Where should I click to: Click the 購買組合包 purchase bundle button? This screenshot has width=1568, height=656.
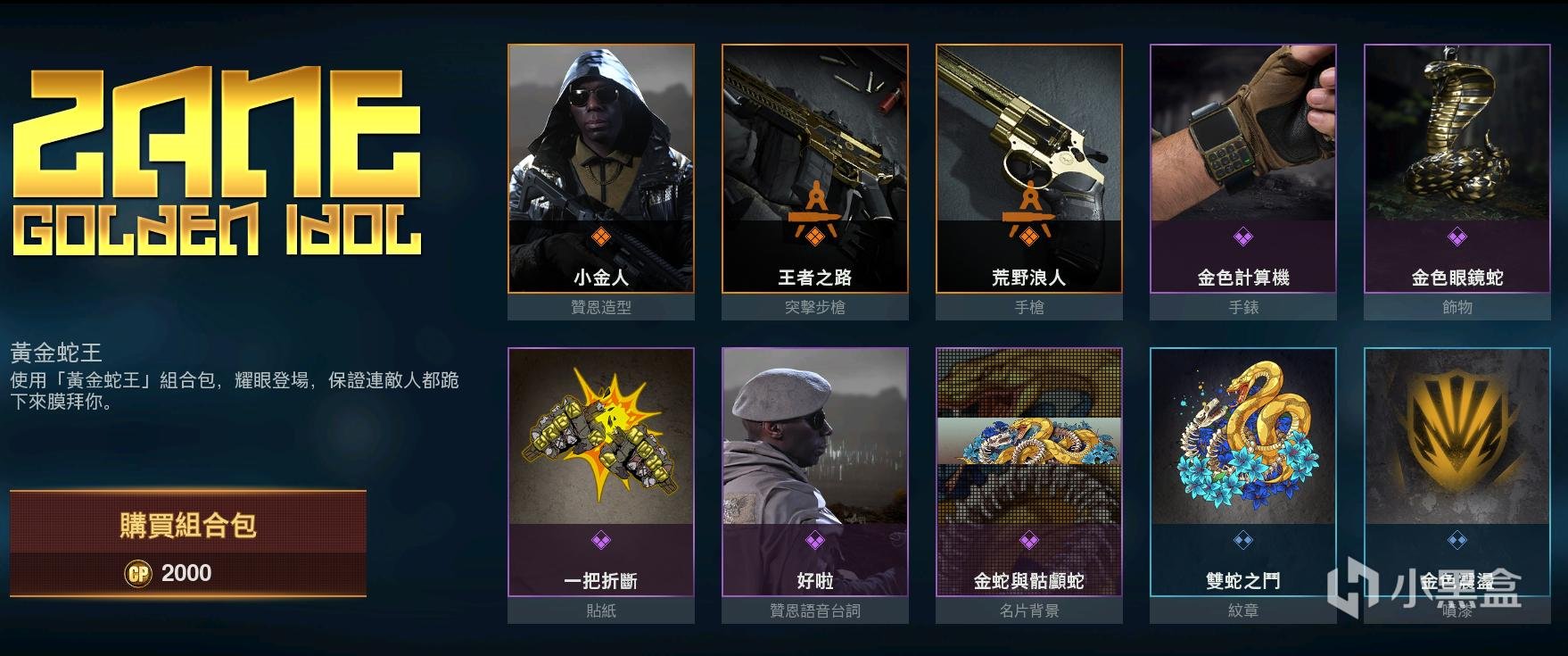click(x=188, y=525)
